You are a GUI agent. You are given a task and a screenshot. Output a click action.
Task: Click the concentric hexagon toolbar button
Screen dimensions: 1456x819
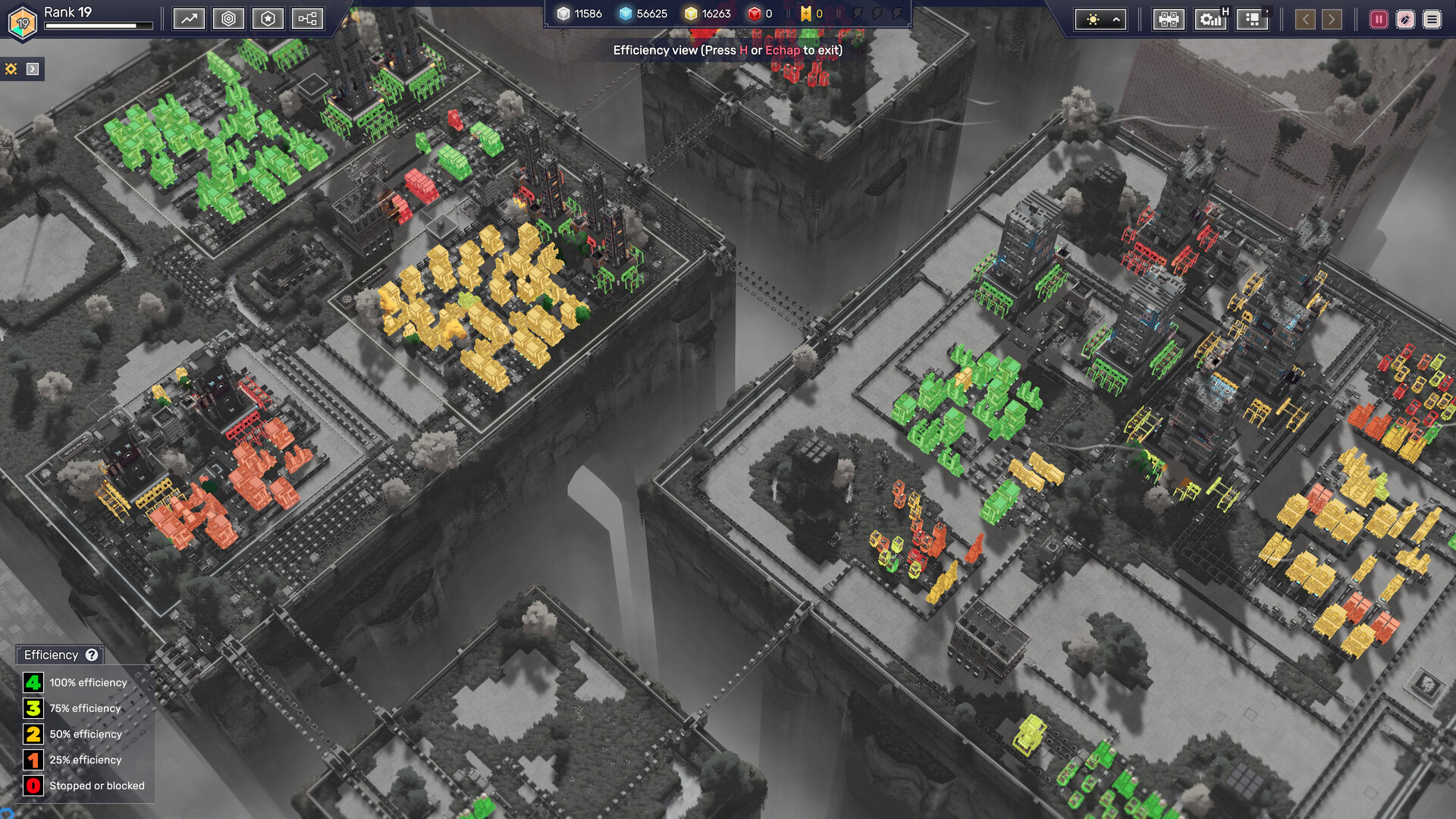click(228, 19)
